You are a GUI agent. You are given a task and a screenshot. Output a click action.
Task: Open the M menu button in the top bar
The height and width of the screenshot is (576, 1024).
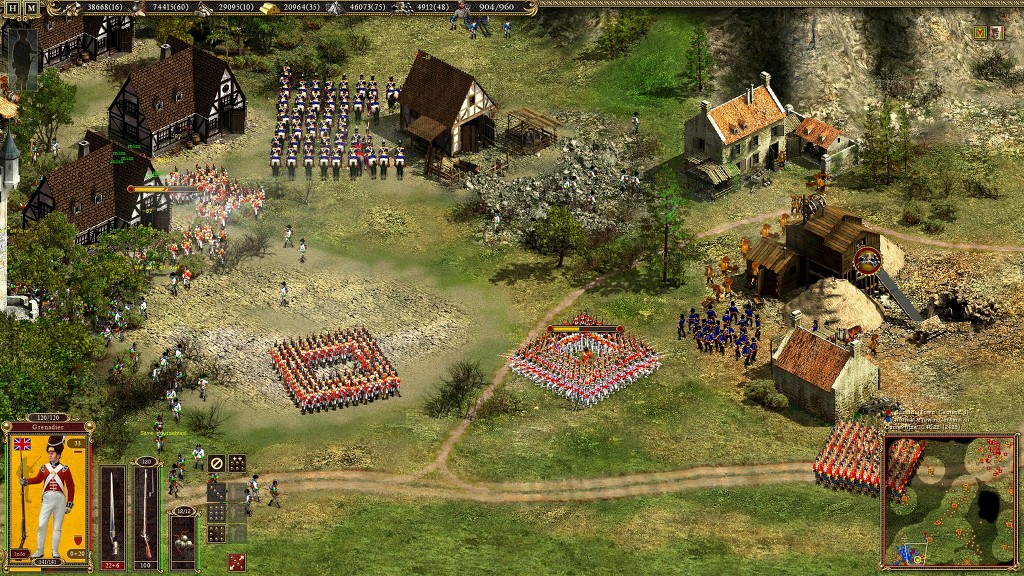coord(31,8)
